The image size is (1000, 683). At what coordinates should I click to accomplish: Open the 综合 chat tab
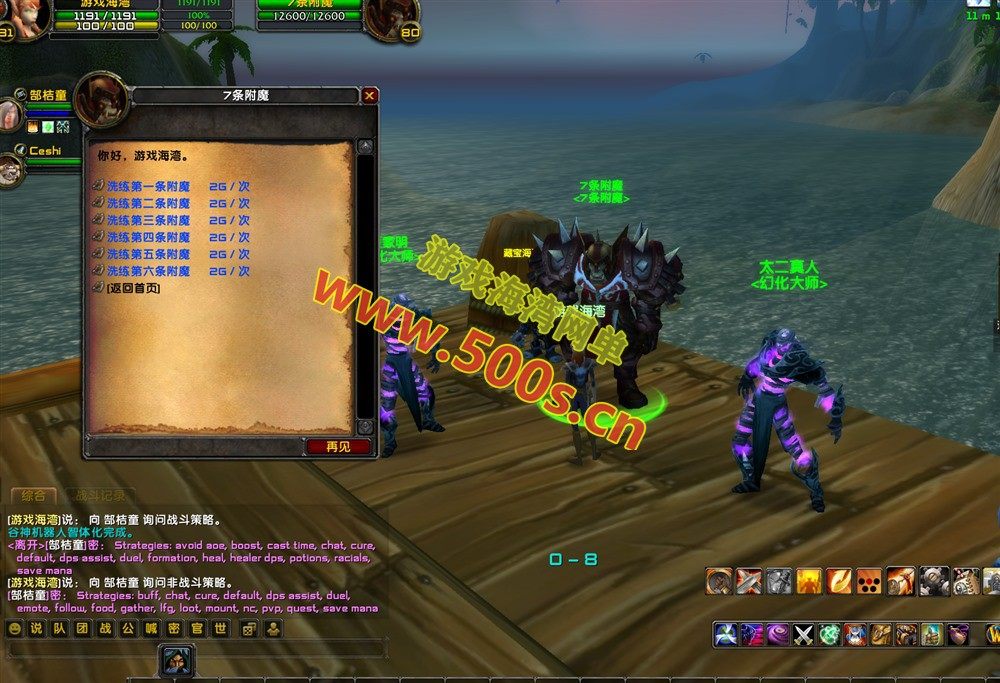pos(35,495)
